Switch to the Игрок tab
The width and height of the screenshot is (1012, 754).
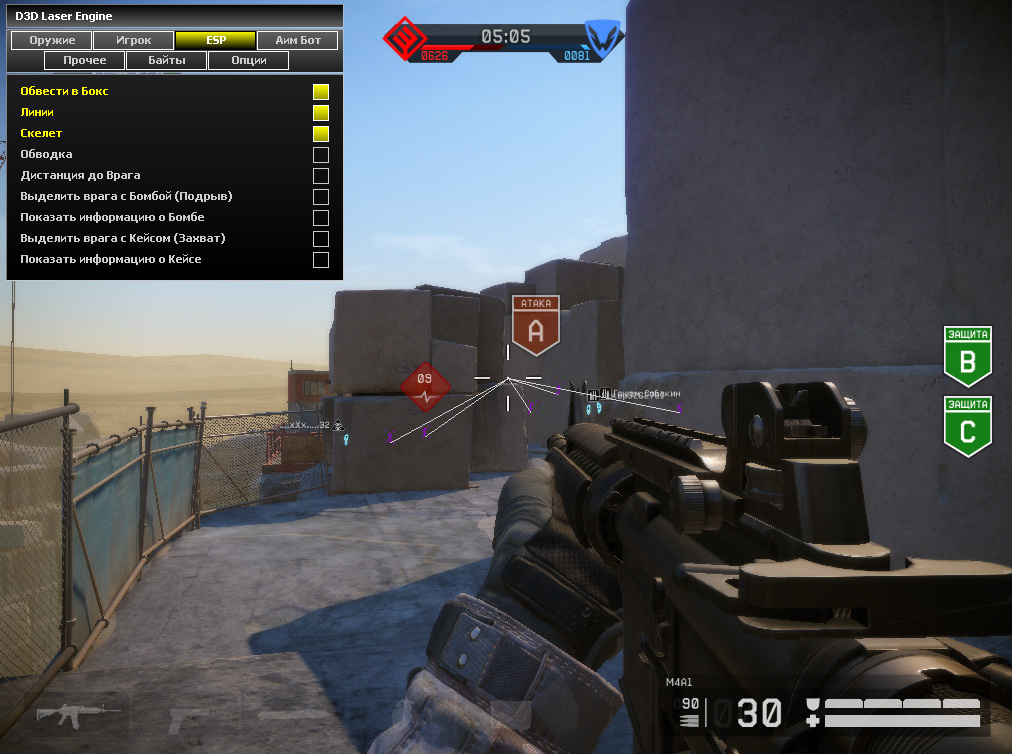pyautogui.click(x=133, y=41)
